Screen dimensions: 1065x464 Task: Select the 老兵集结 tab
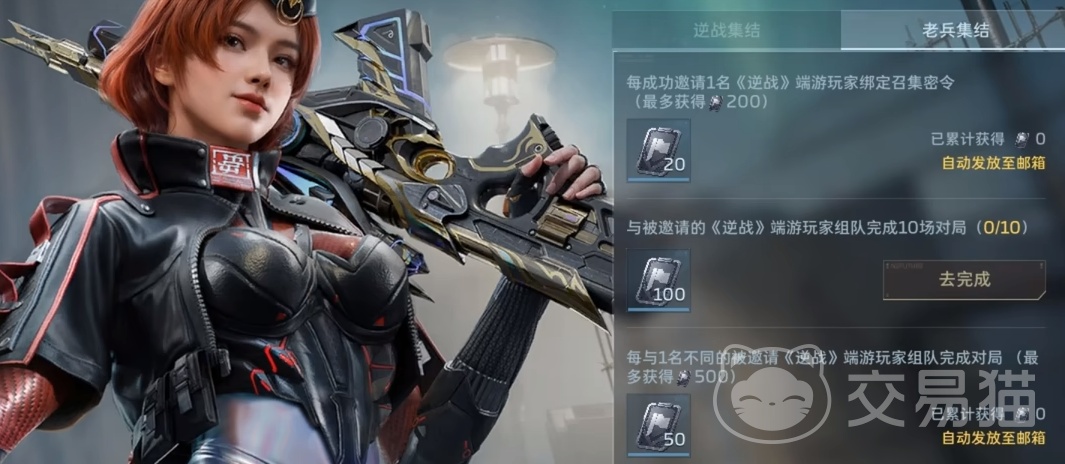coord(955,30)
